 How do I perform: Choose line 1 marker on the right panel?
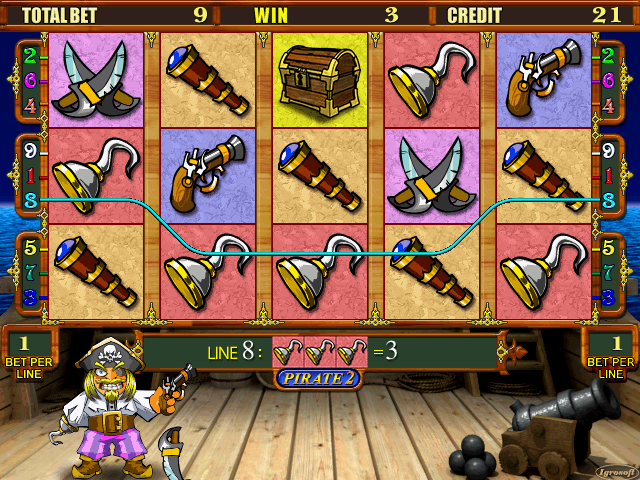(x=608, y=177)
